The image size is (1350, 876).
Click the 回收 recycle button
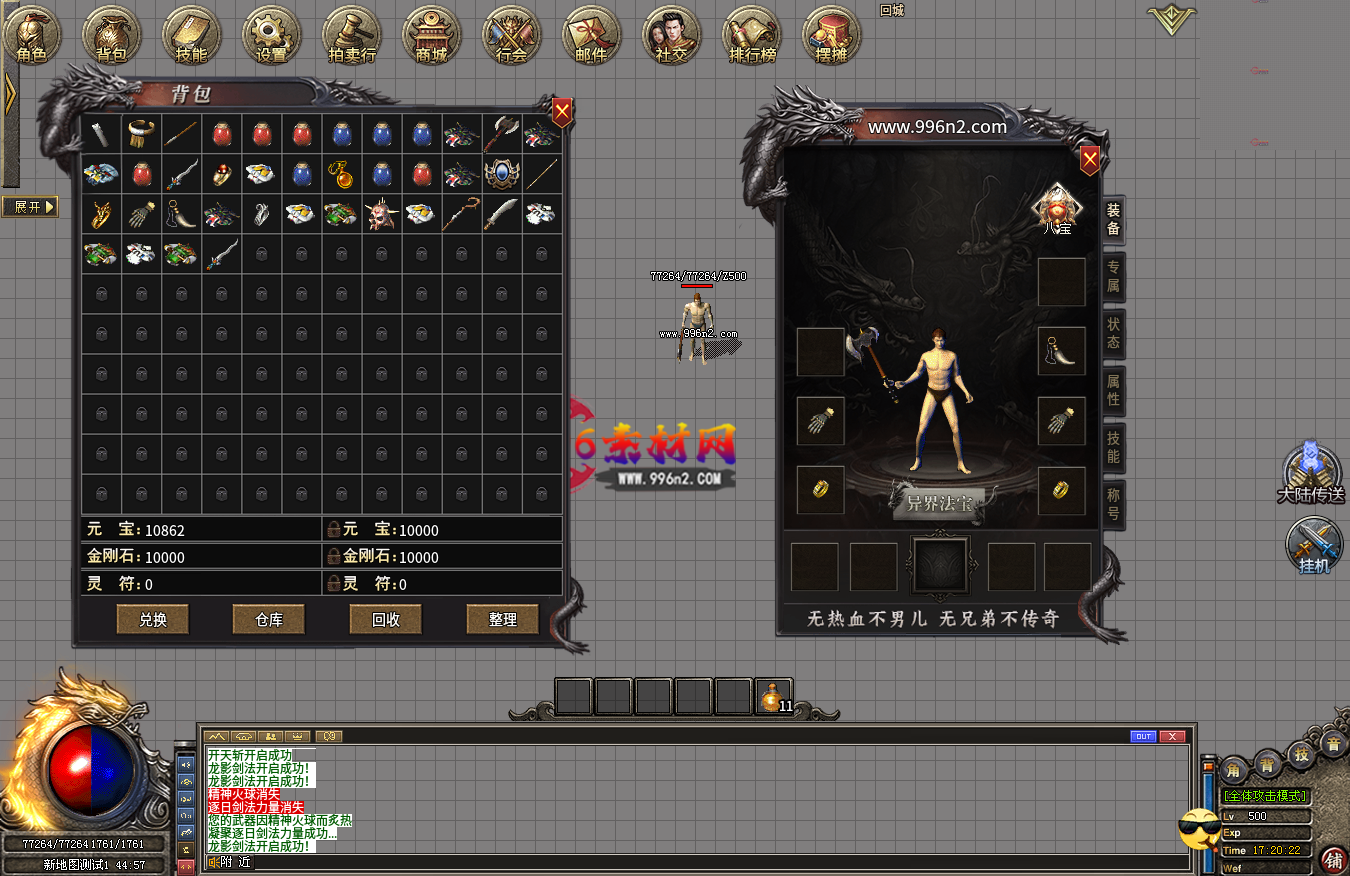pos(386,620)
